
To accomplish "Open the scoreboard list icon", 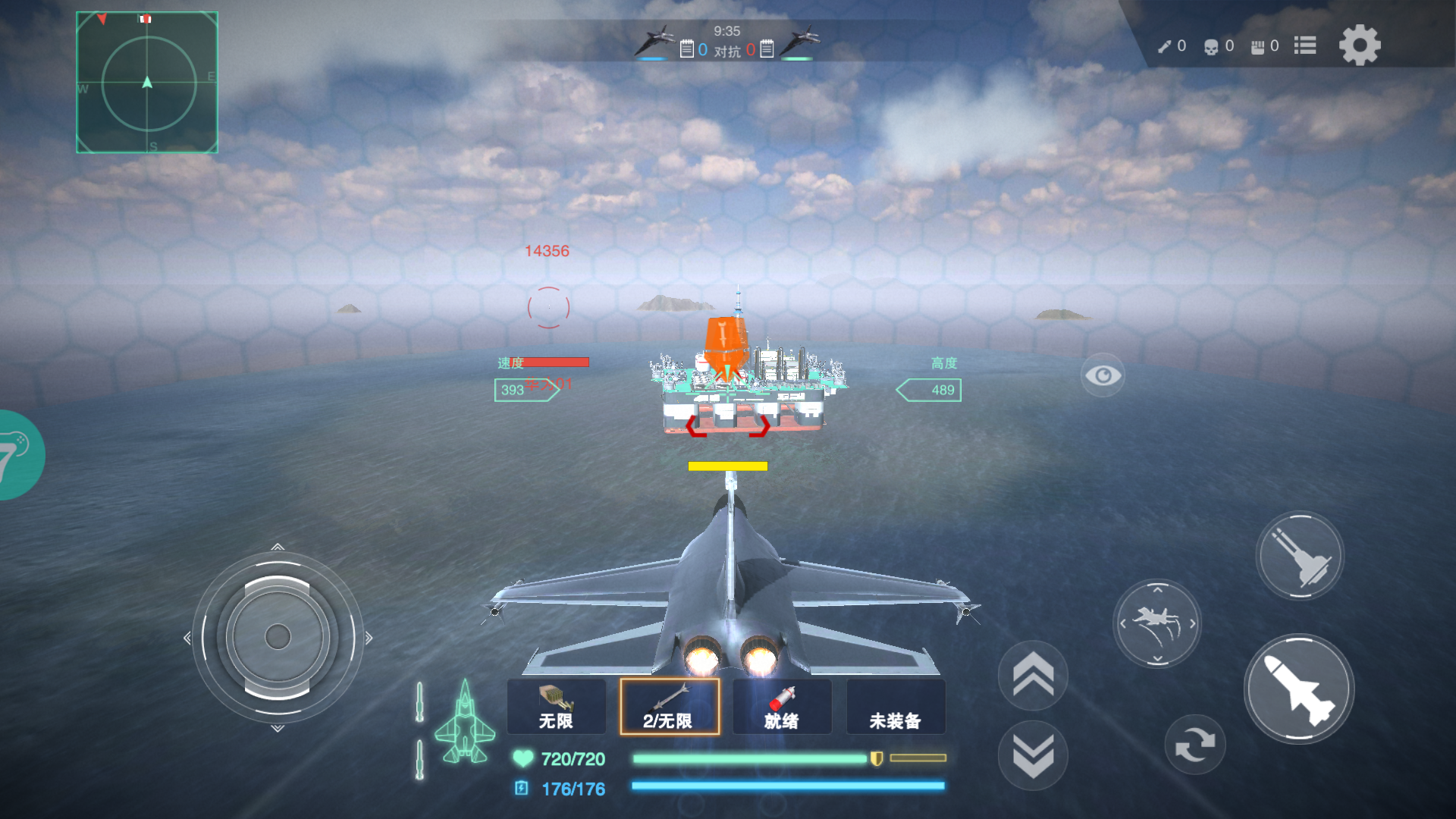I will click(1304, 45).
